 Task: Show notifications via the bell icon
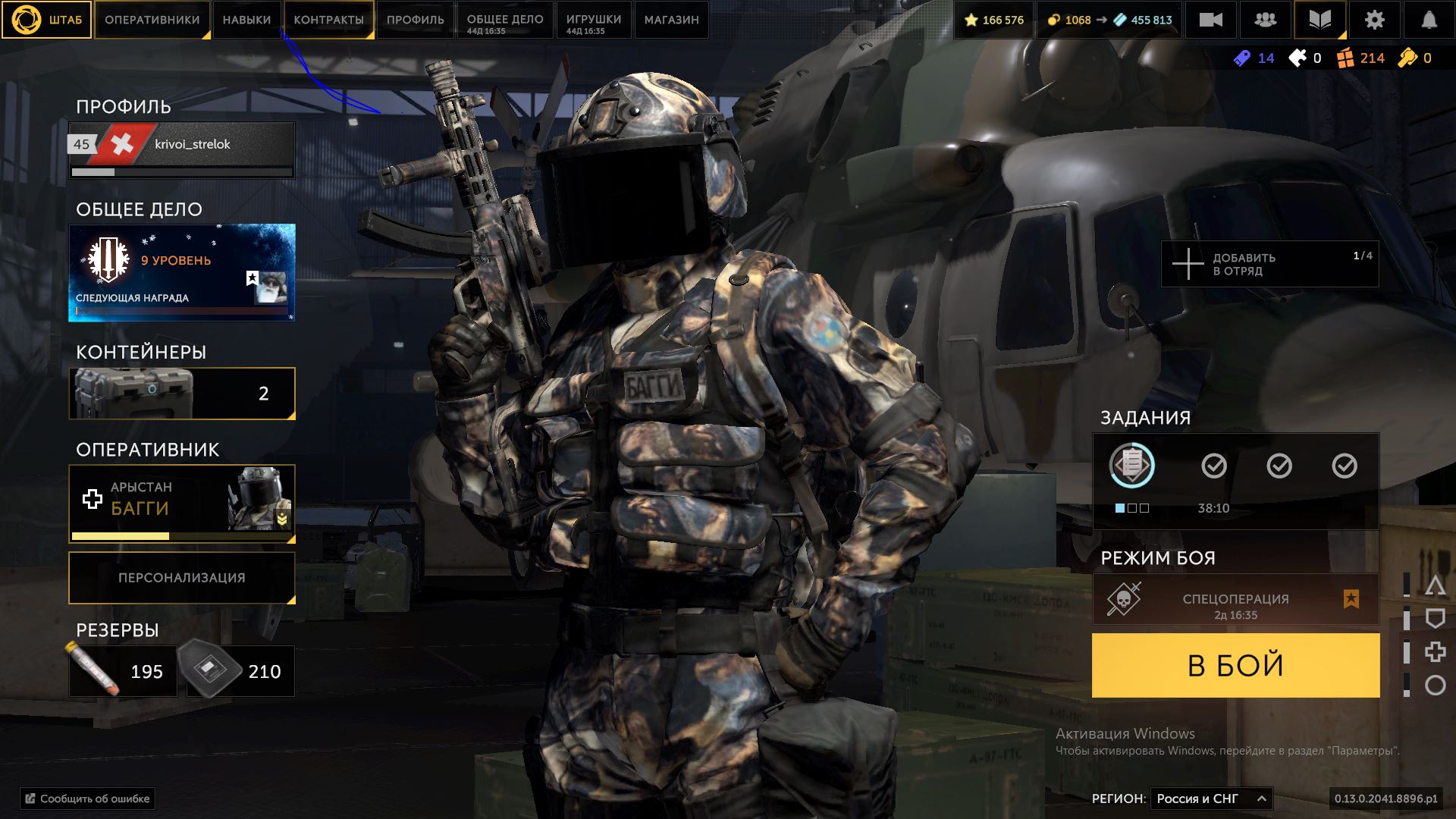(x=1429, y=20)
